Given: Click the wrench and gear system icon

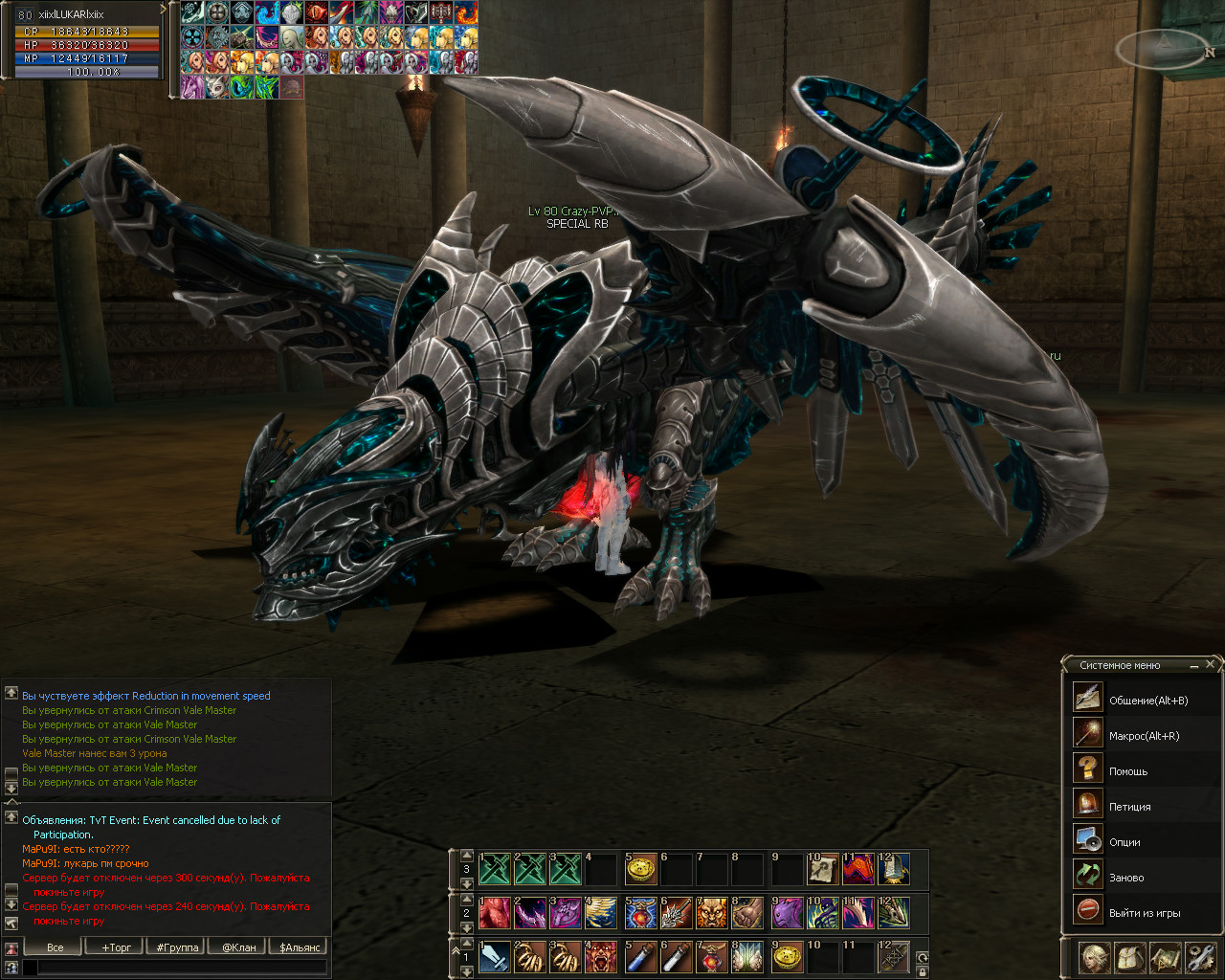Looking at the screenshot, I should (x=1200, y=957).
